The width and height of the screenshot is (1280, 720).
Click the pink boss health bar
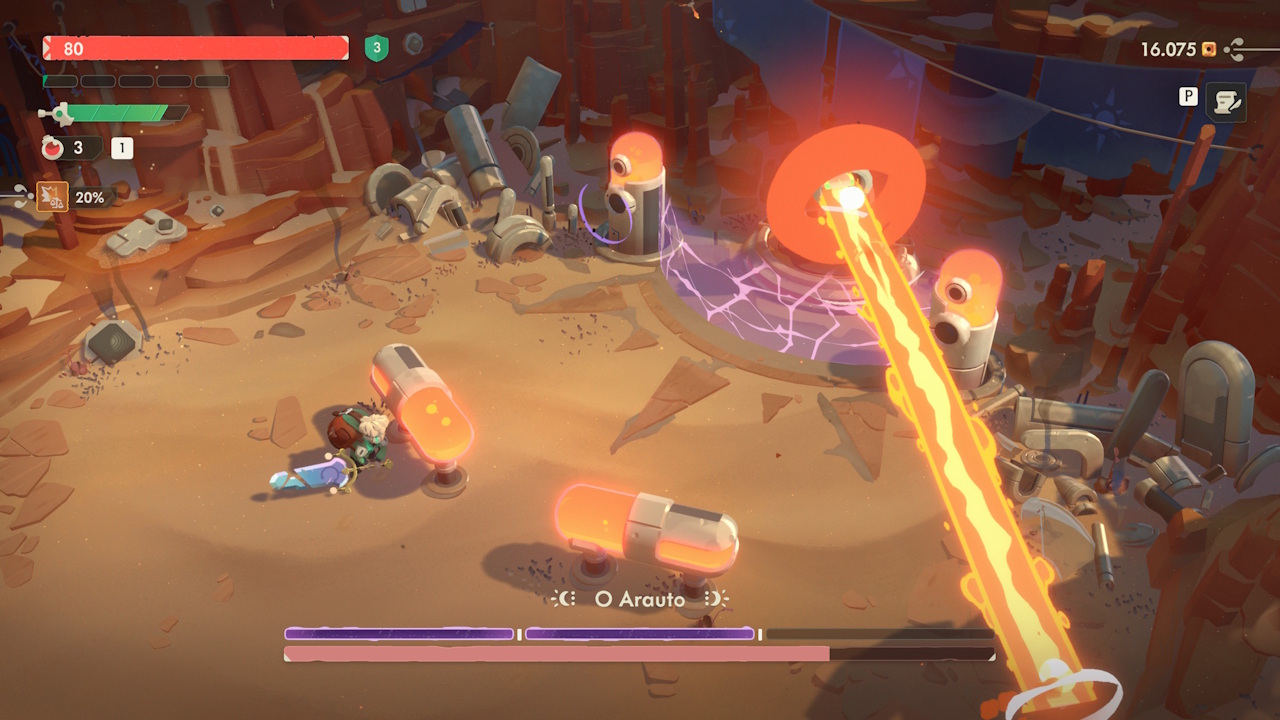click(x=555, y=651)
